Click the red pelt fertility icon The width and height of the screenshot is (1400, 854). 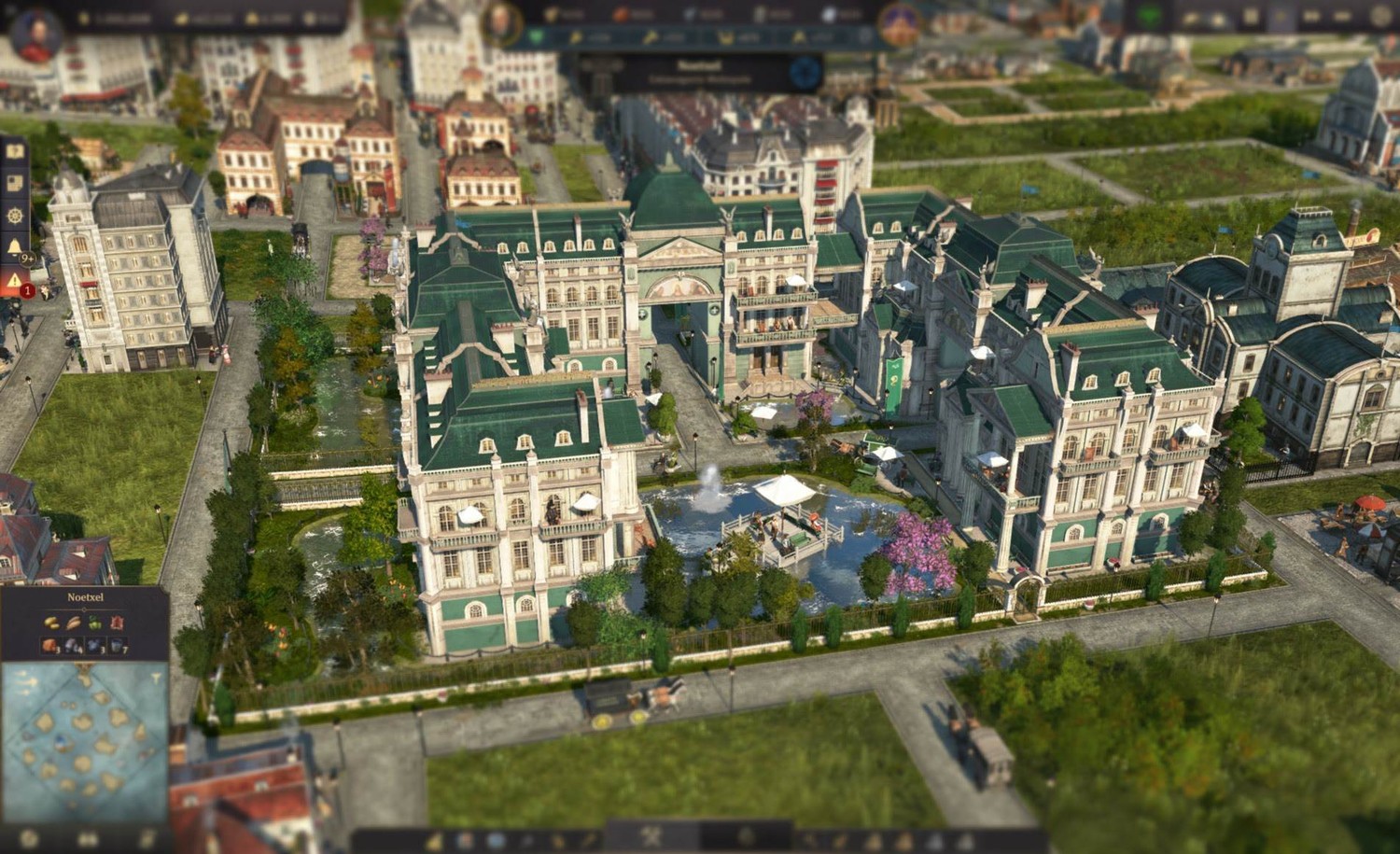click(117, 623)
